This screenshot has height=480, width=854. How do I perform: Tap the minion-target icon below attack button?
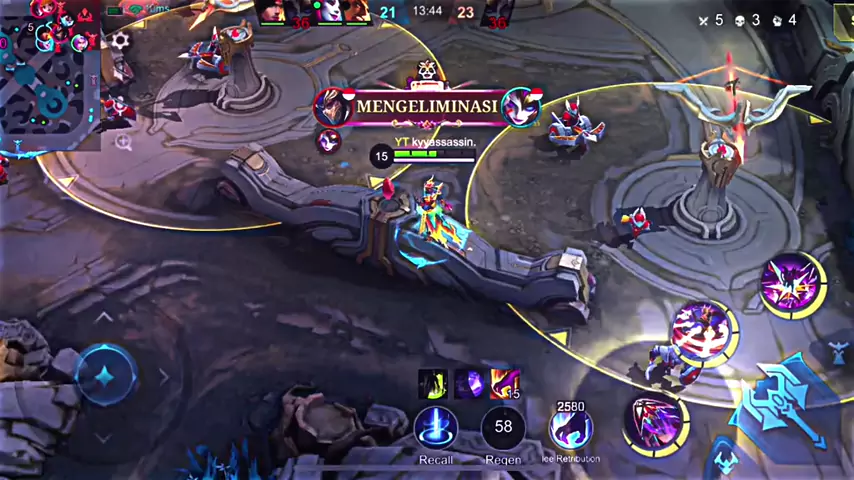(722, 458)
